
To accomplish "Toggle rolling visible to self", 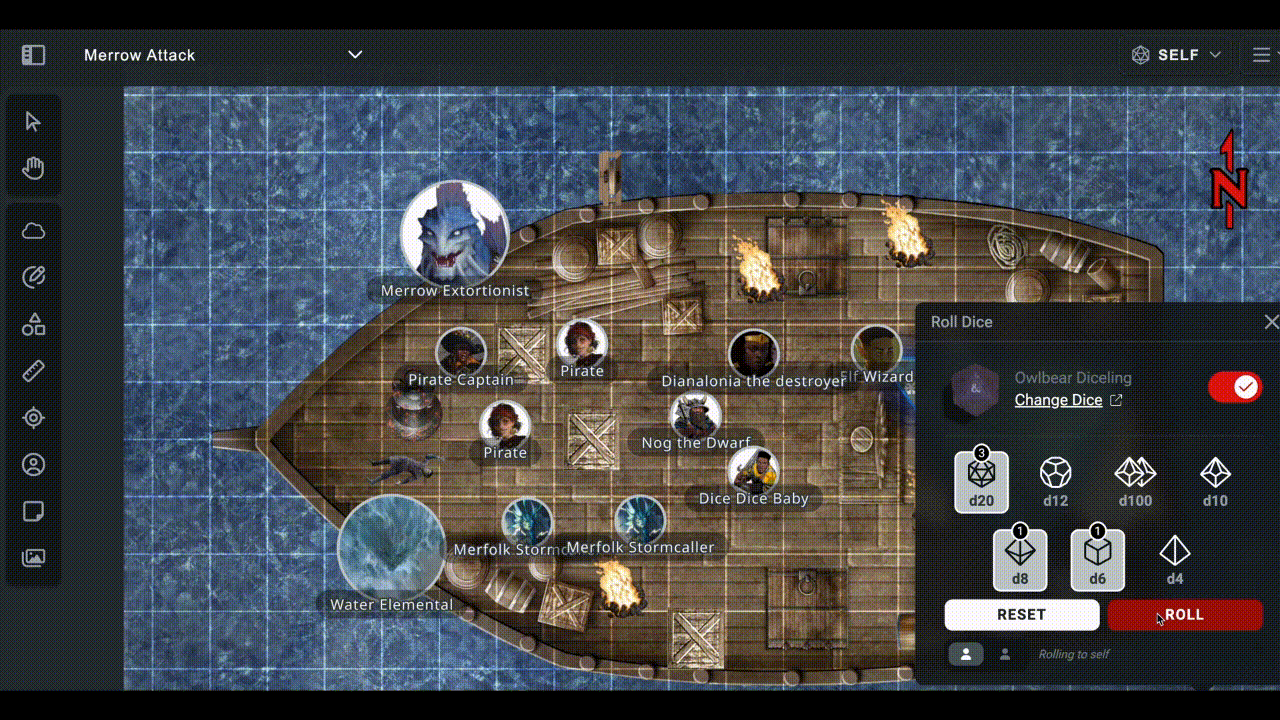I will tap(964, 654).
